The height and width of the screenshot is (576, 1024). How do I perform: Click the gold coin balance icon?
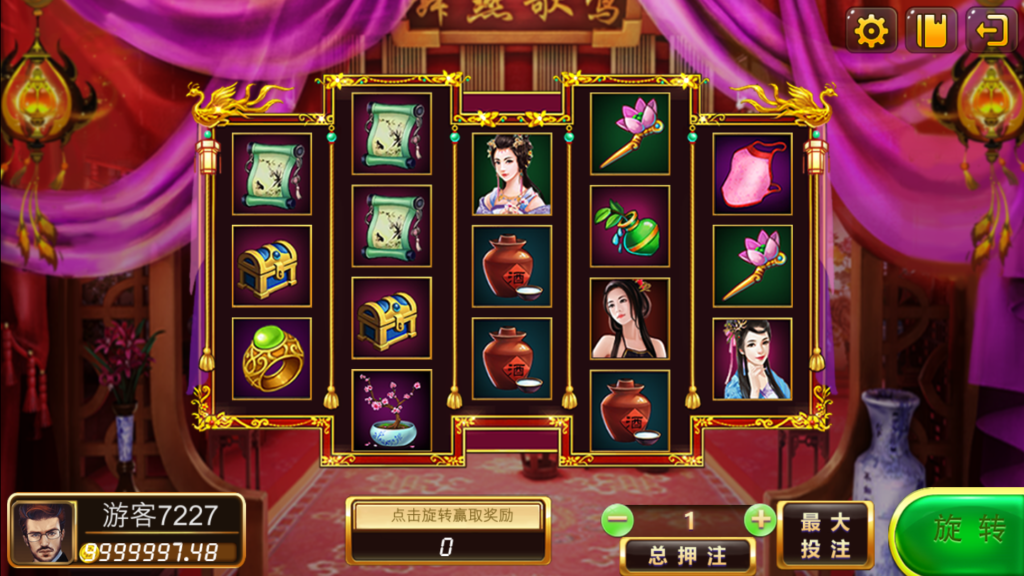tap(90, 552)
